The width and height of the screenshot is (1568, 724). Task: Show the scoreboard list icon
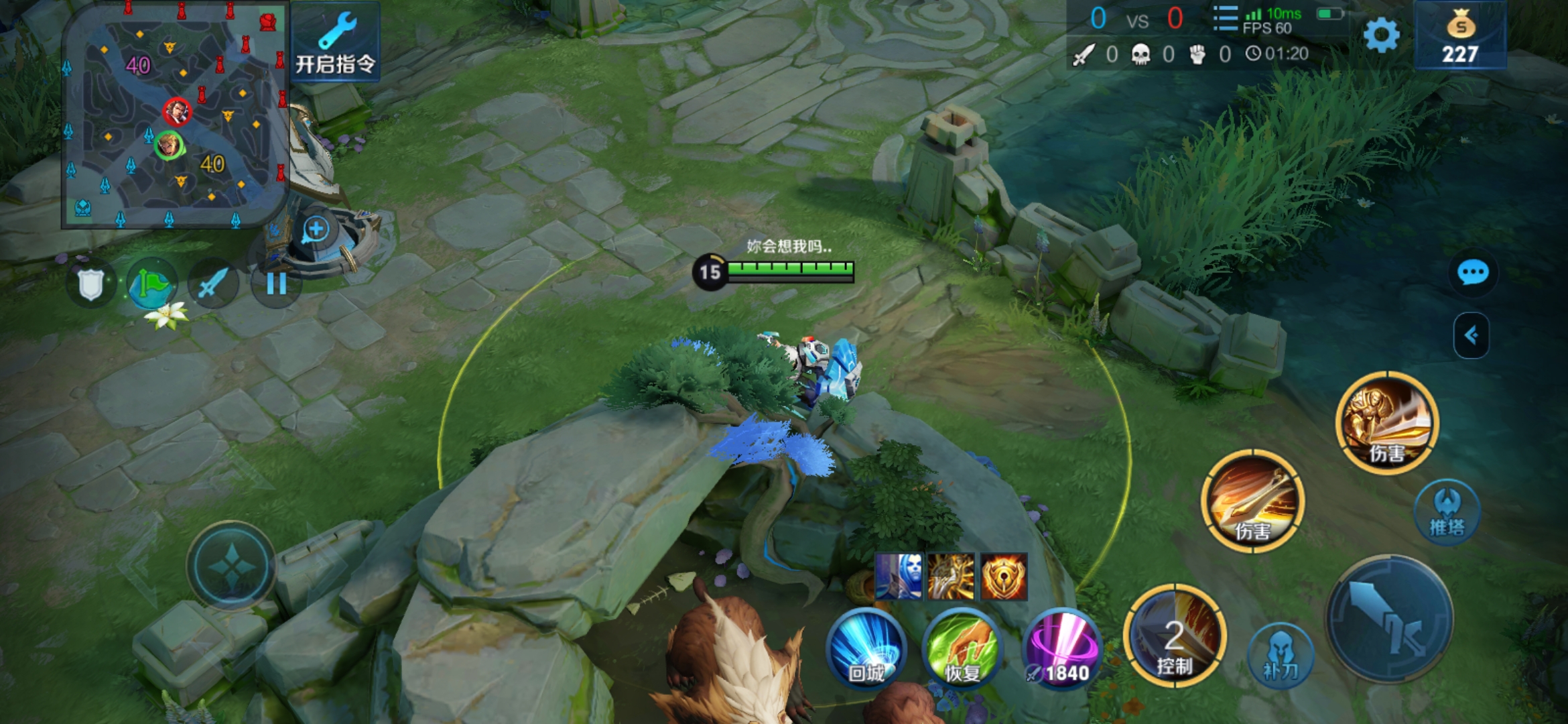coord(1226,19)
